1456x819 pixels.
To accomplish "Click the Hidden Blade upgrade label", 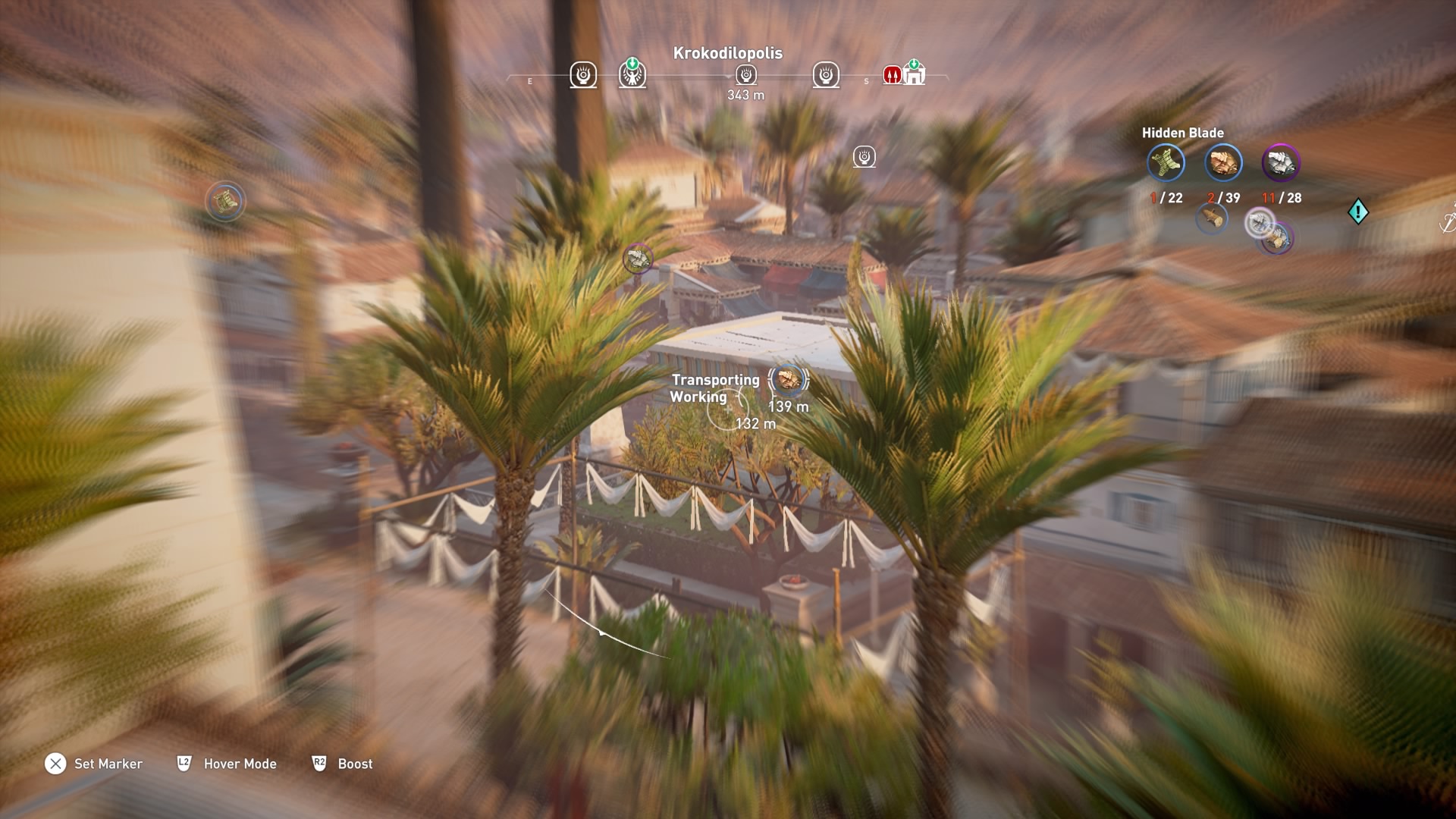I will click(1183, 131).
